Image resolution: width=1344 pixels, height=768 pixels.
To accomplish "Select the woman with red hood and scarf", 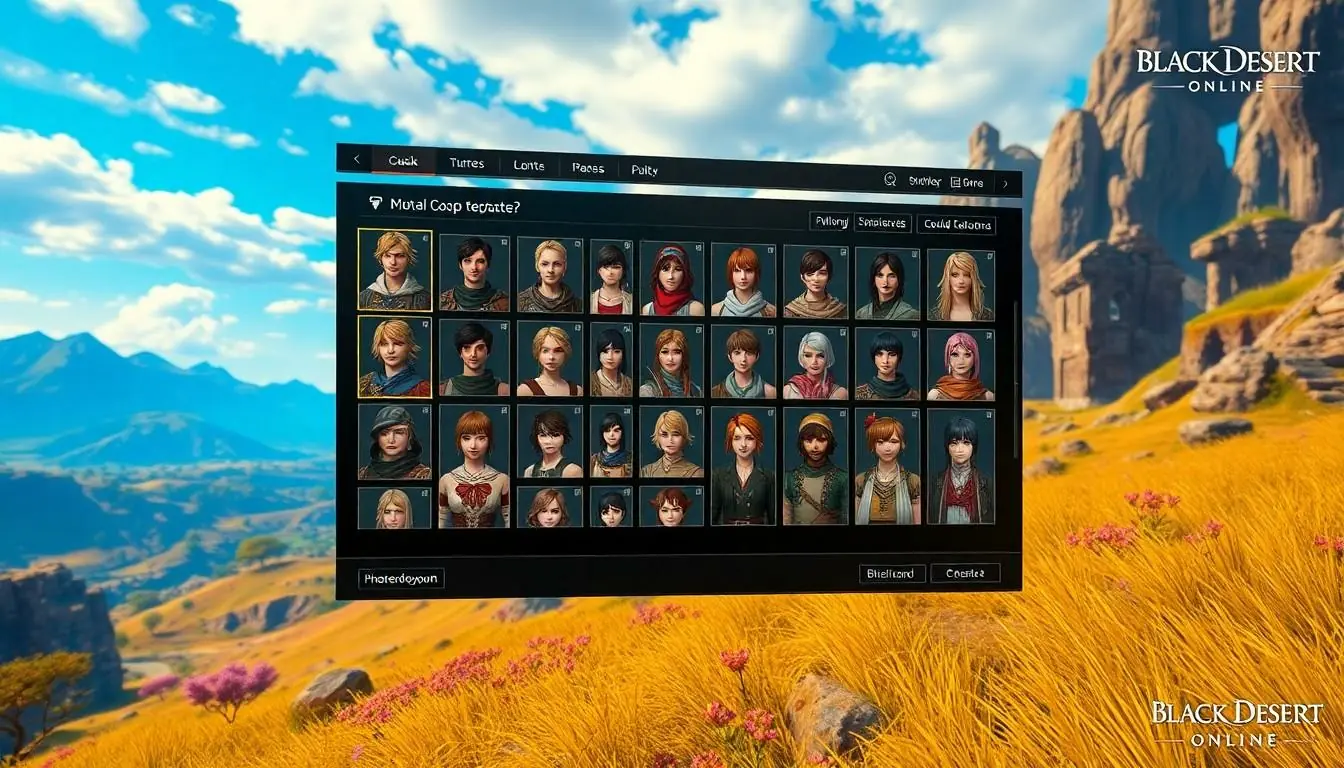I will pos(672,279).
